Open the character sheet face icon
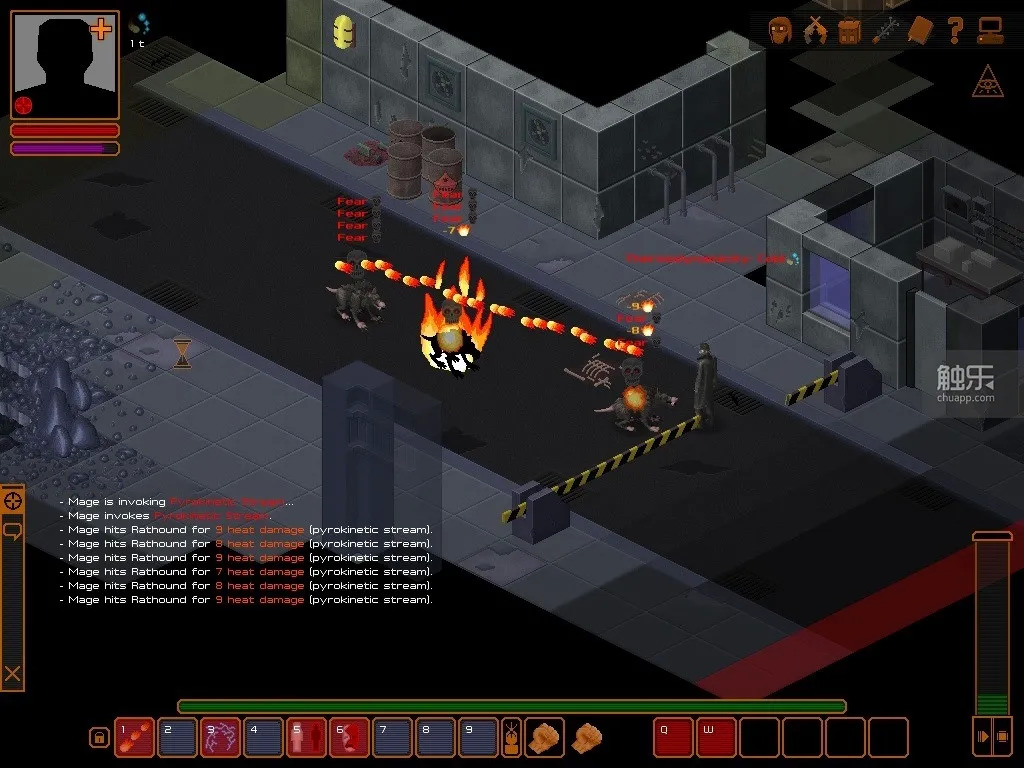The width and height of the screenshot is (1024, 768). coord(781,31)
